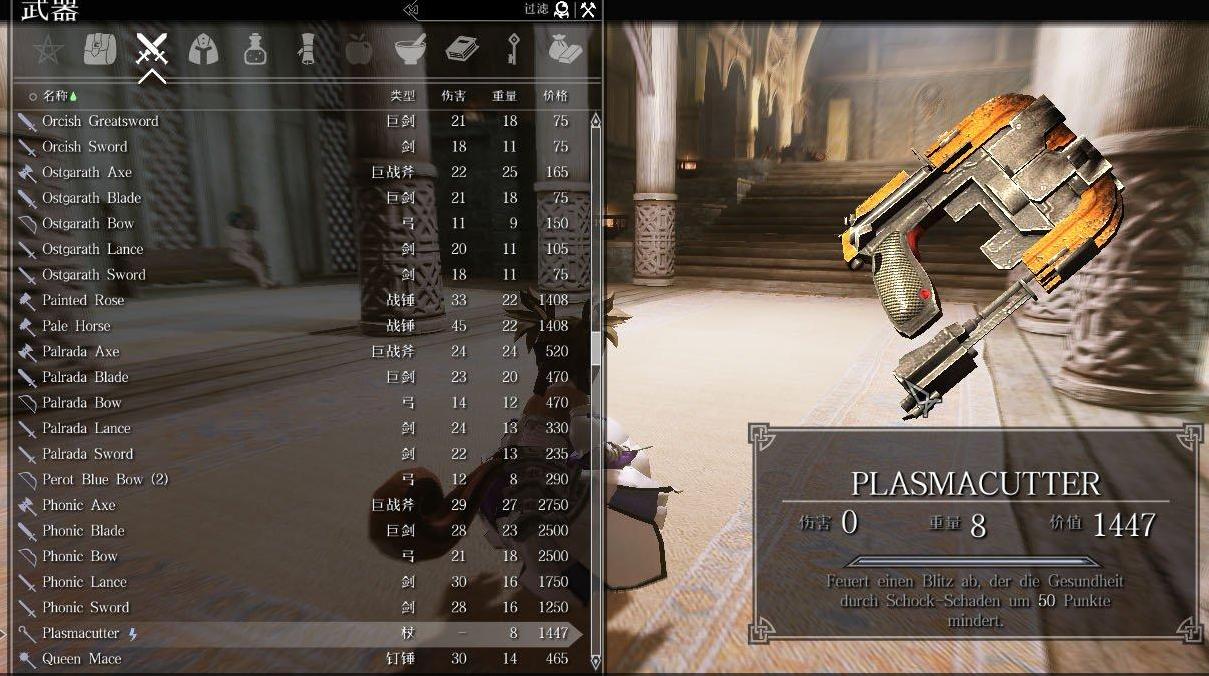Open the books category tab

coord(462,49)
